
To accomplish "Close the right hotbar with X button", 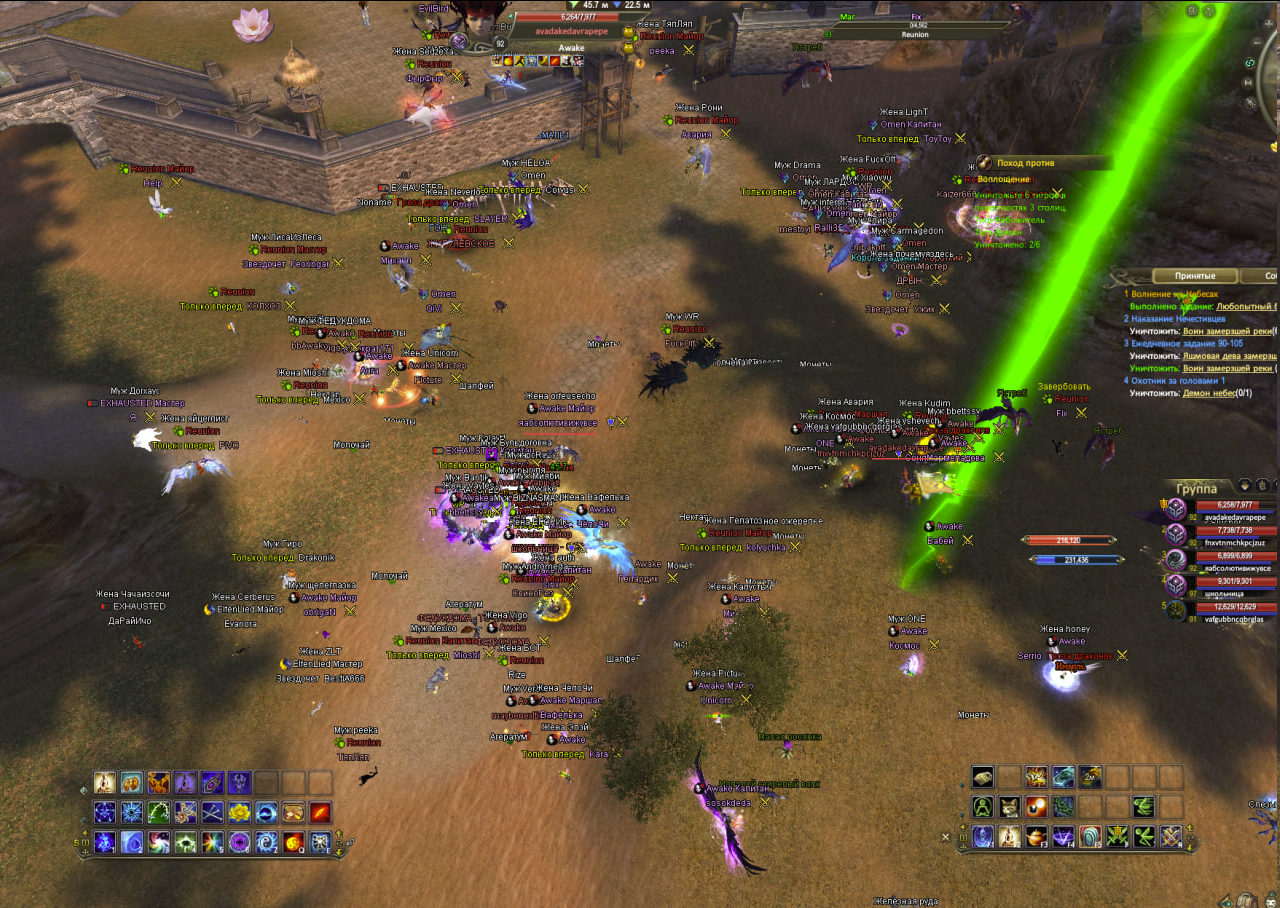I will (x=946, y=836).
